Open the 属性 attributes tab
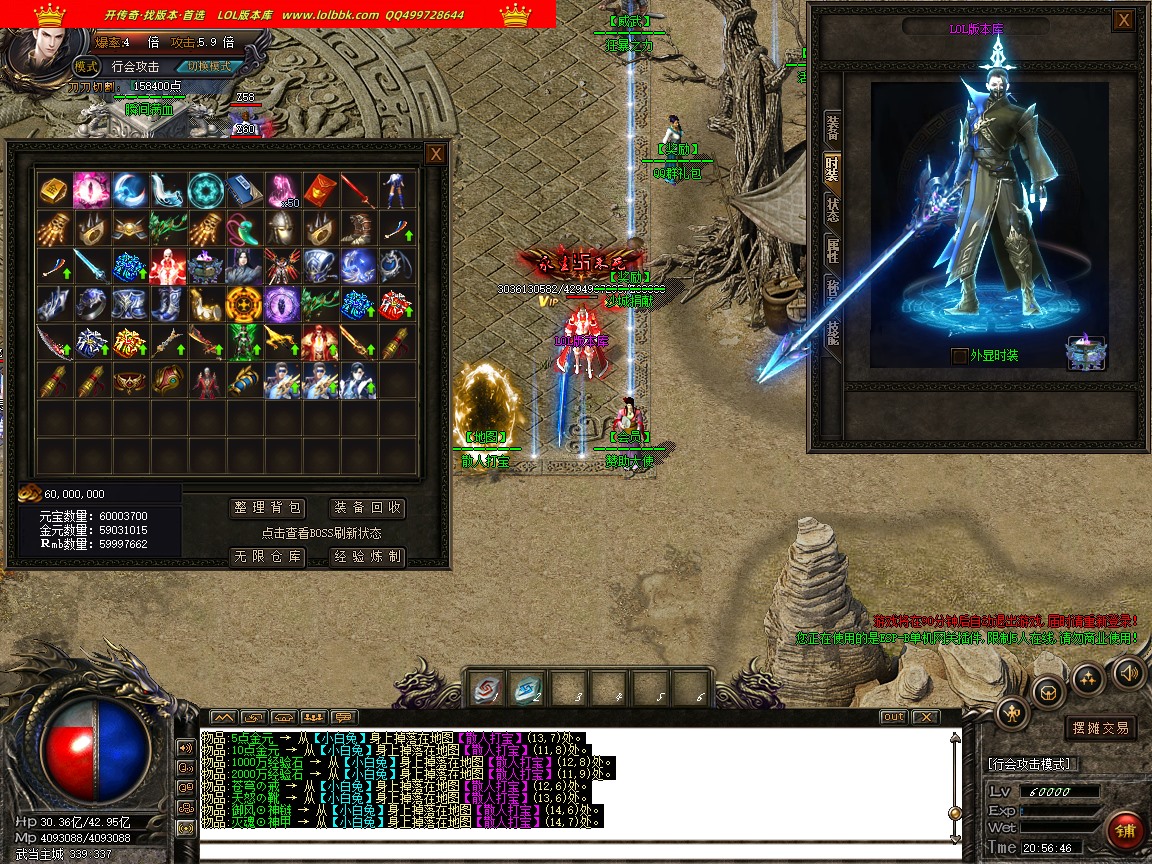 point(832,251)
